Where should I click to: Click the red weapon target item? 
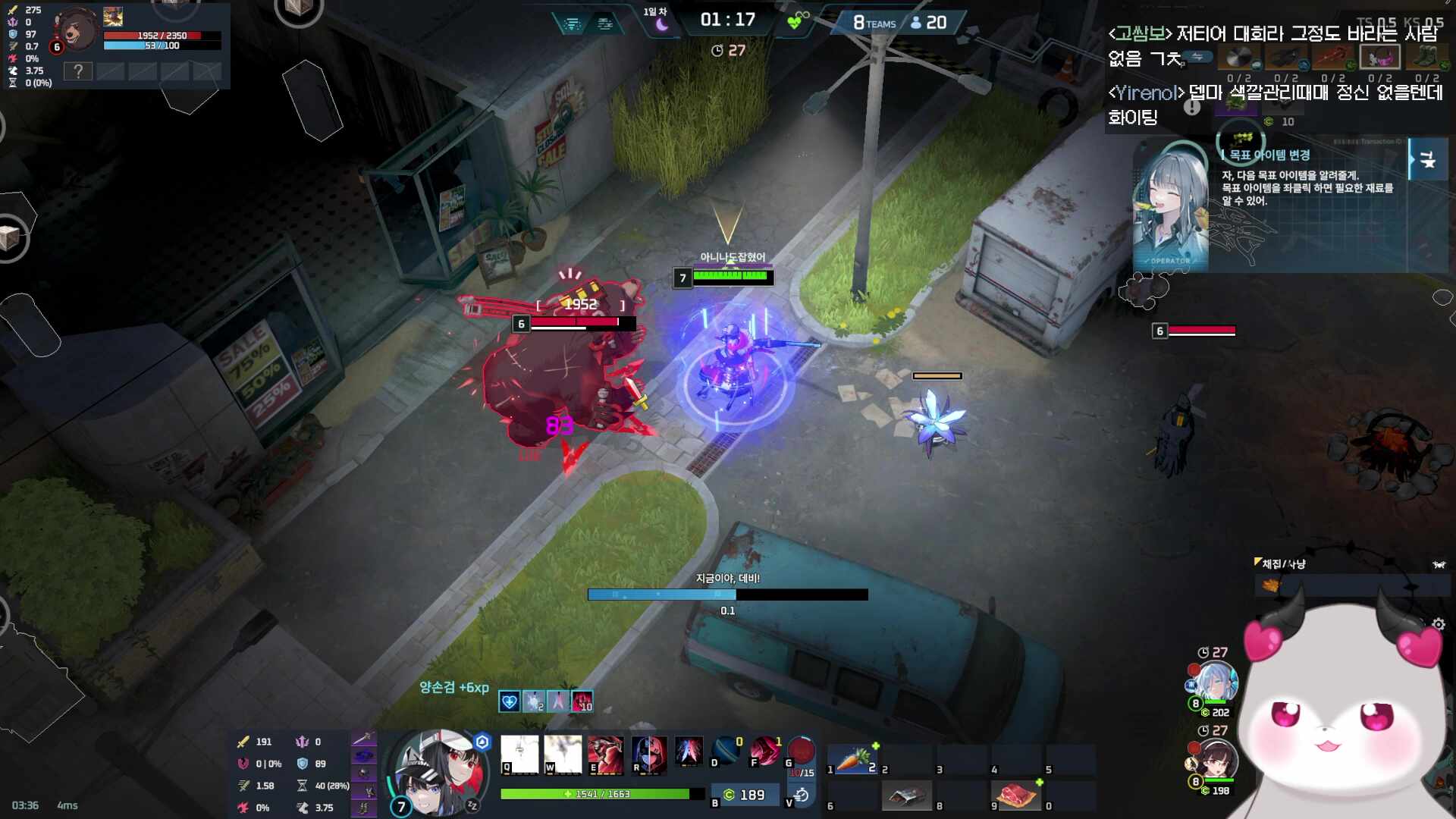point(1332,57)
